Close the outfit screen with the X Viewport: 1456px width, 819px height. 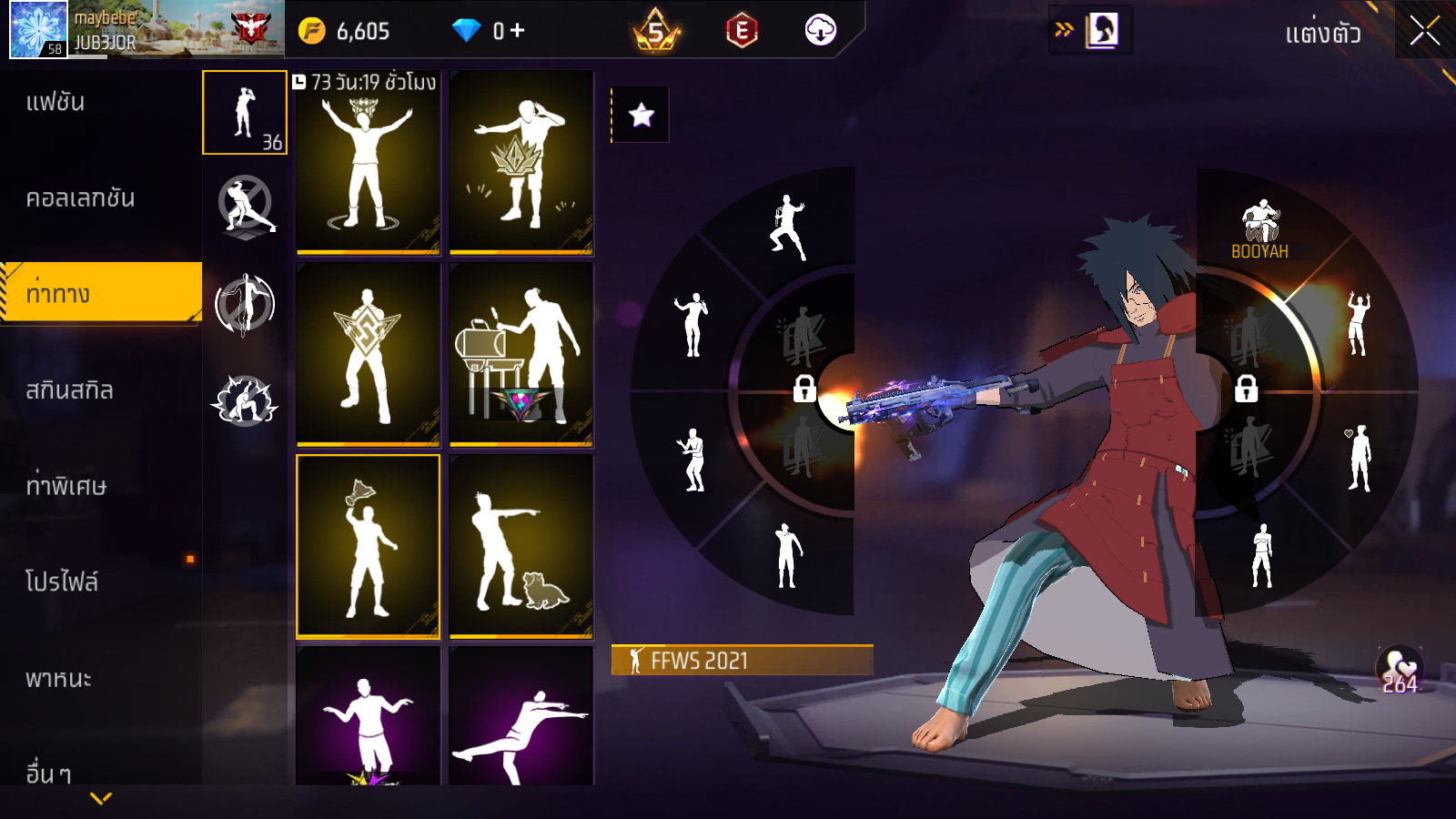pos(1424,31)
